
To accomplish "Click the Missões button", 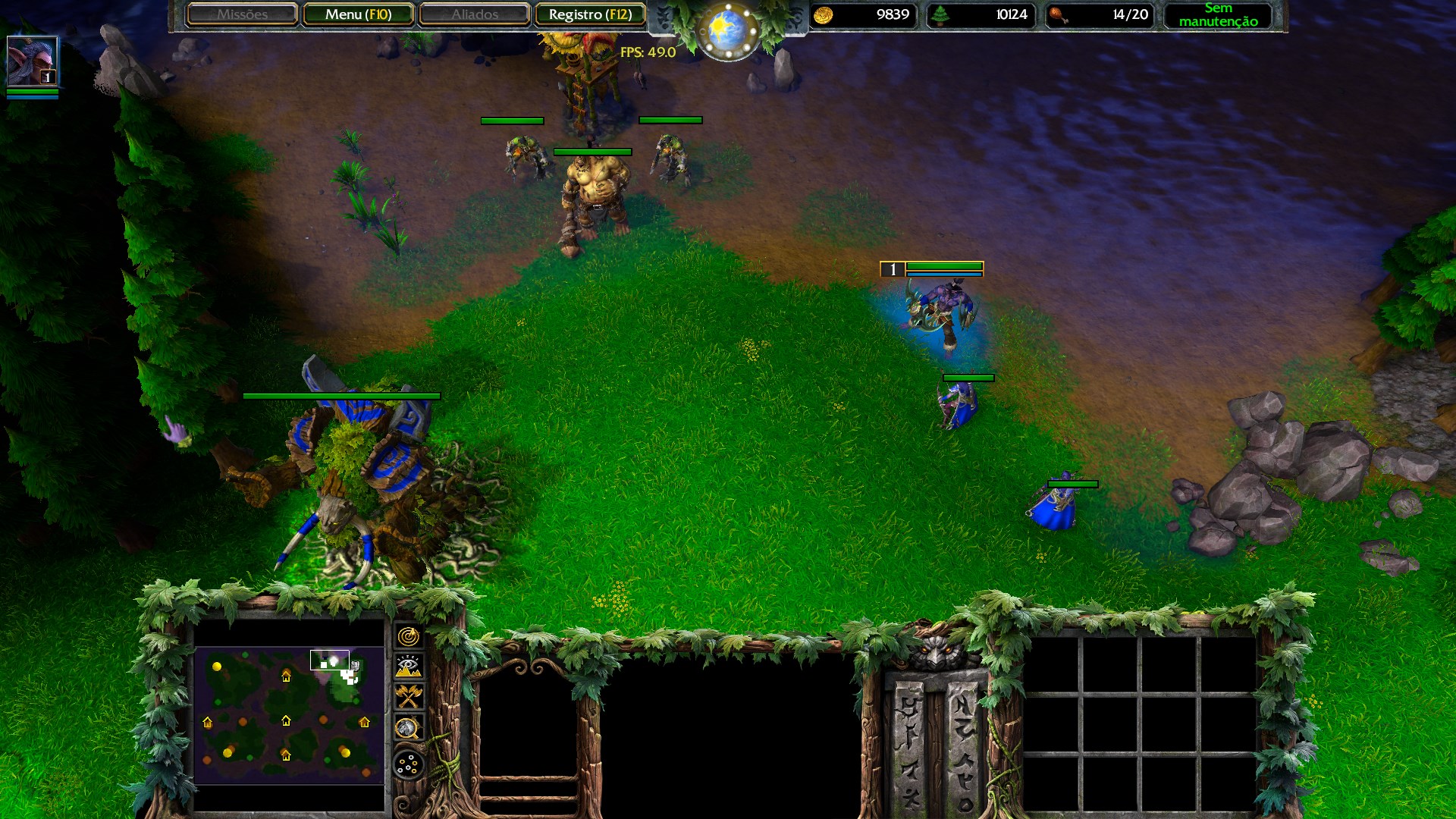I will tap(241, 14).
